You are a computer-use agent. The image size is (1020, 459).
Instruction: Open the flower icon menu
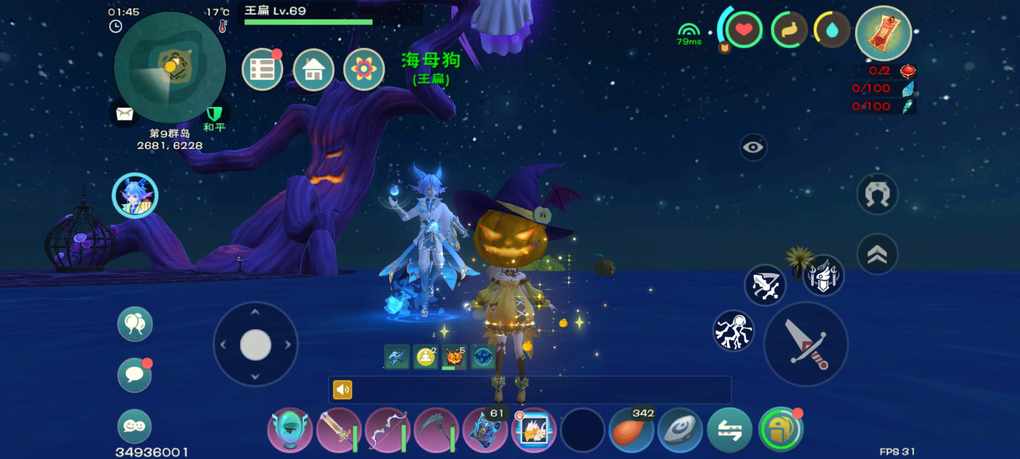point(364,70)
